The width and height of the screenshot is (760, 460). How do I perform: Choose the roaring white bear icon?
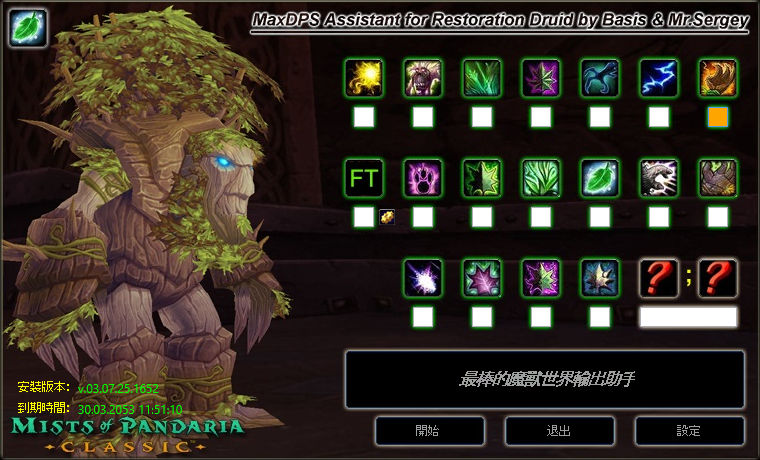tap(659, 178)
